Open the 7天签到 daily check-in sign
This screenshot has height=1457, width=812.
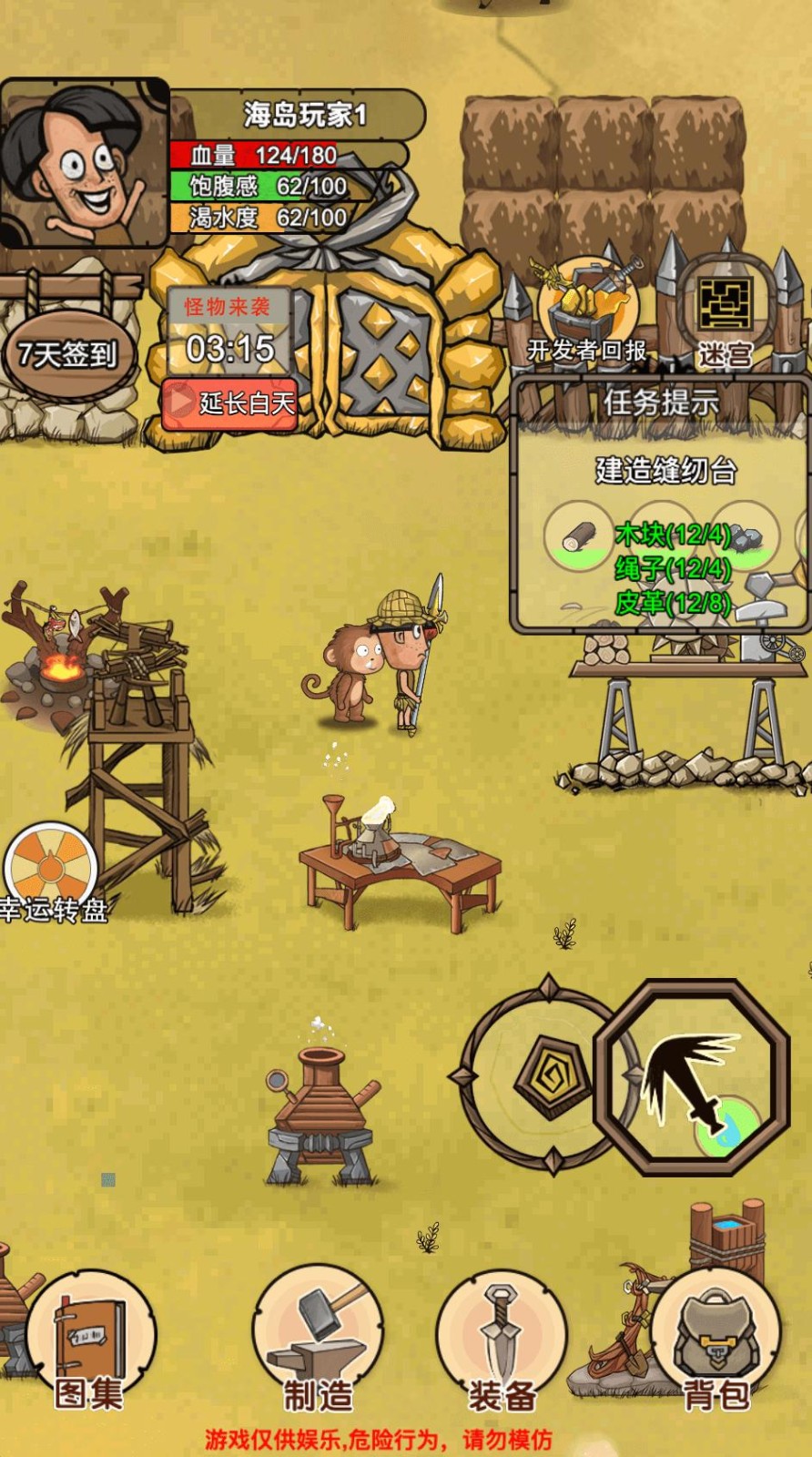pos(69,352)
